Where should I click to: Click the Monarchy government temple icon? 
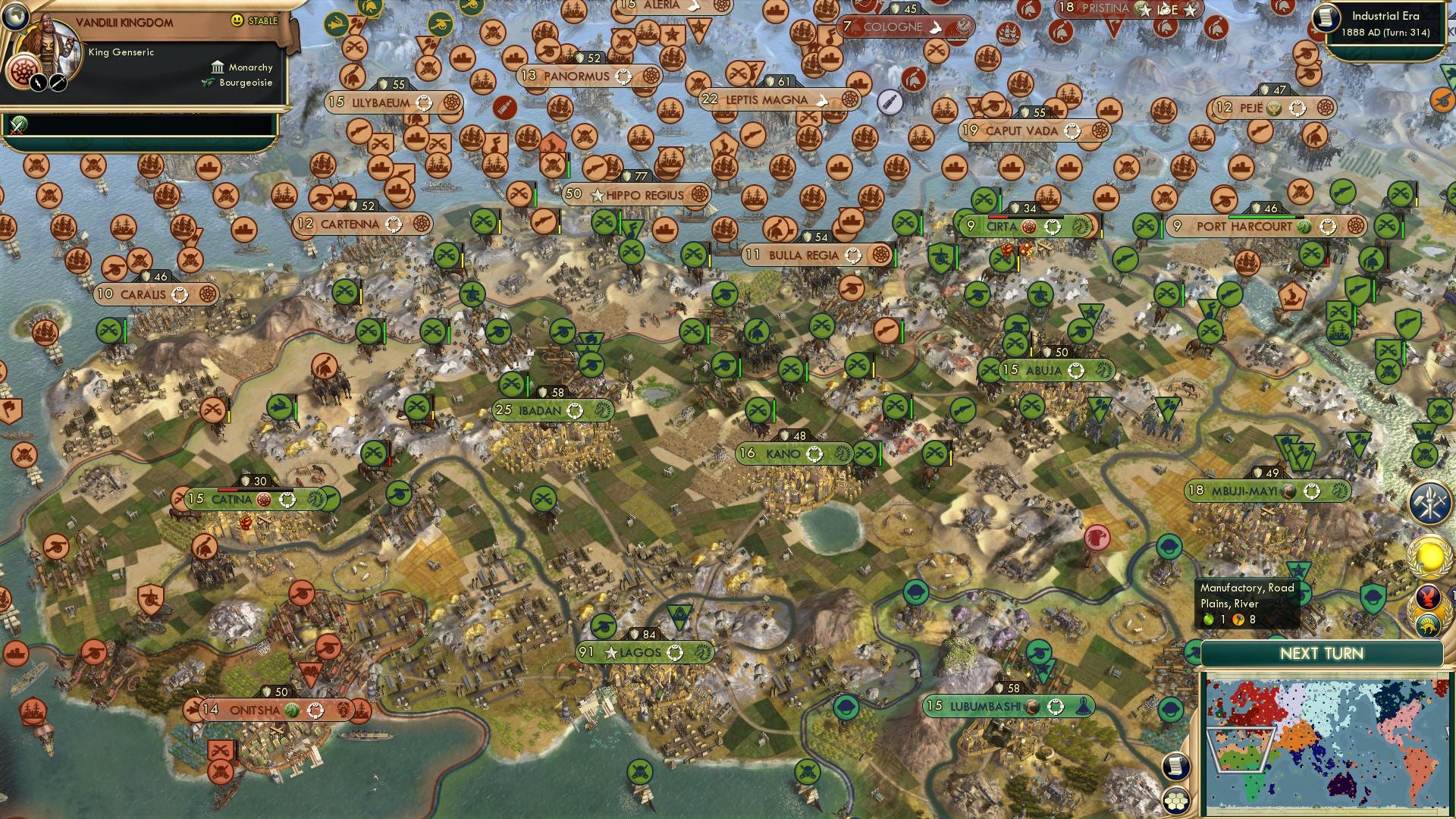[x=218, y=67]
